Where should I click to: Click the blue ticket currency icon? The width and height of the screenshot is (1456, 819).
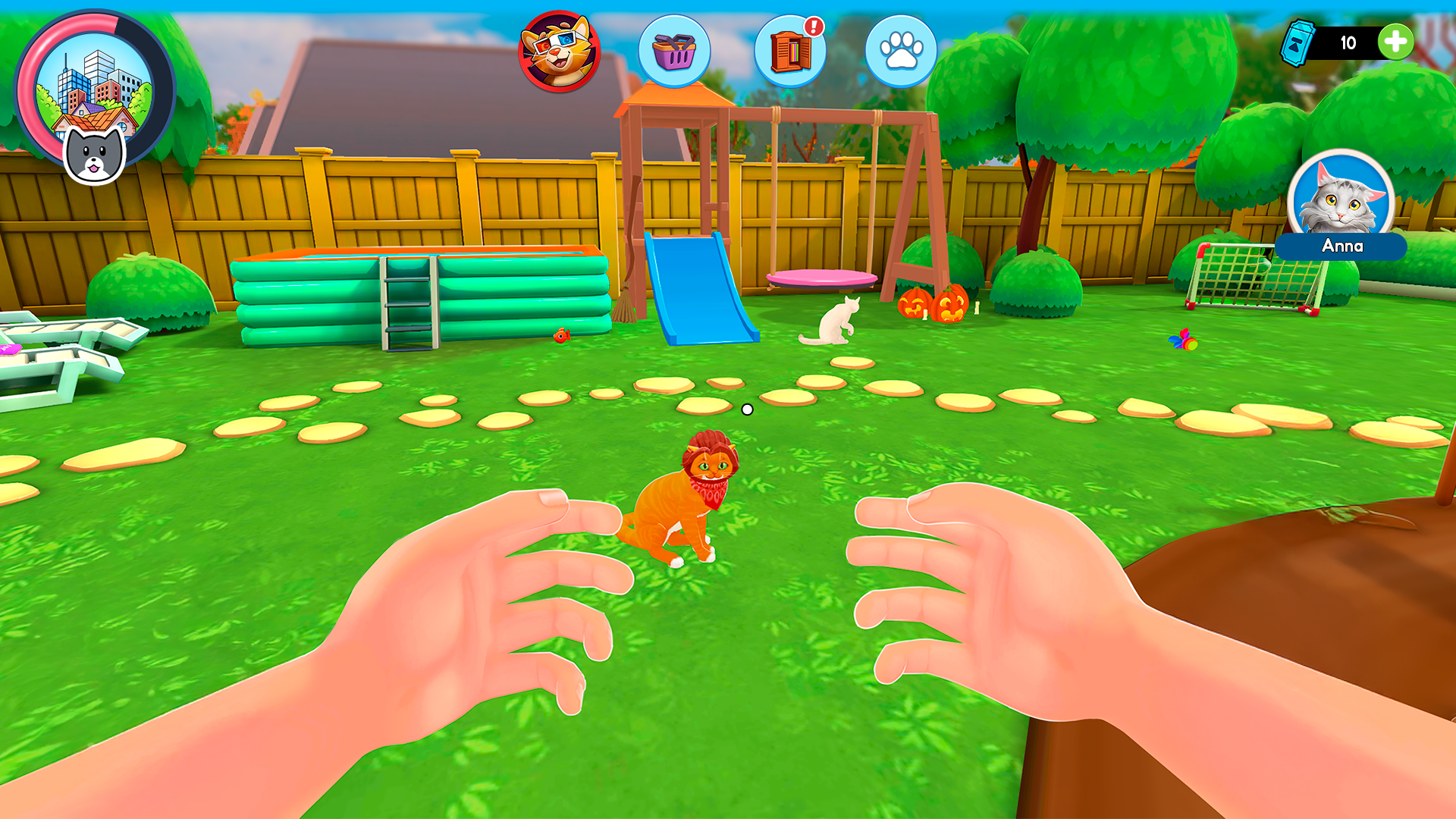pos(1300,44)
